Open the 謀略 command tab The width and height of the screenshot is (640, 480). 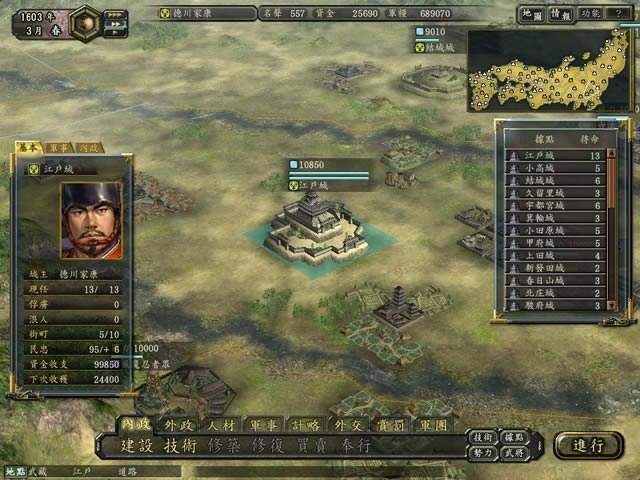click(306, 425)
